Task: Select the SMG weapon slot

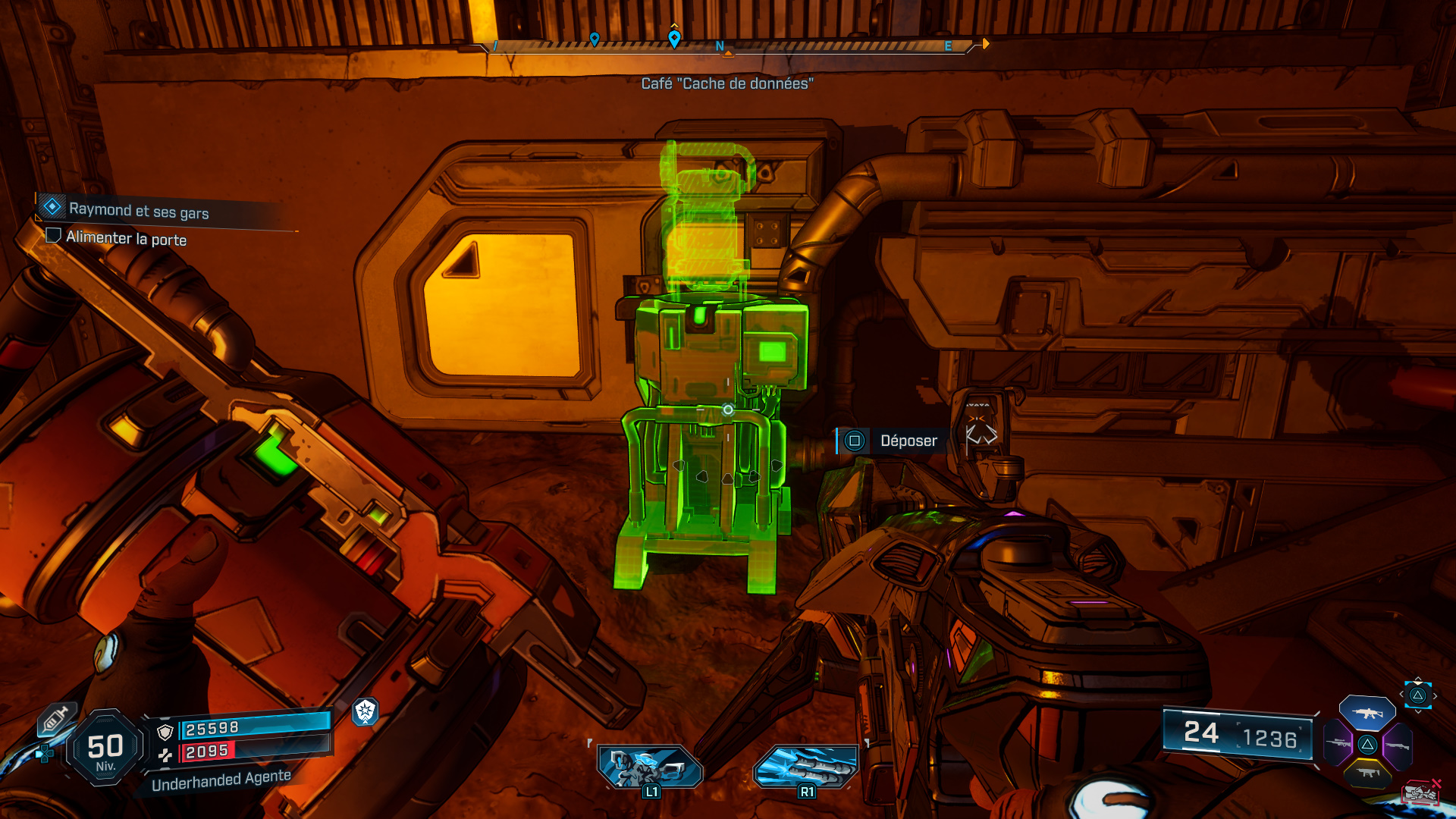Action: tap(1367, 774)
